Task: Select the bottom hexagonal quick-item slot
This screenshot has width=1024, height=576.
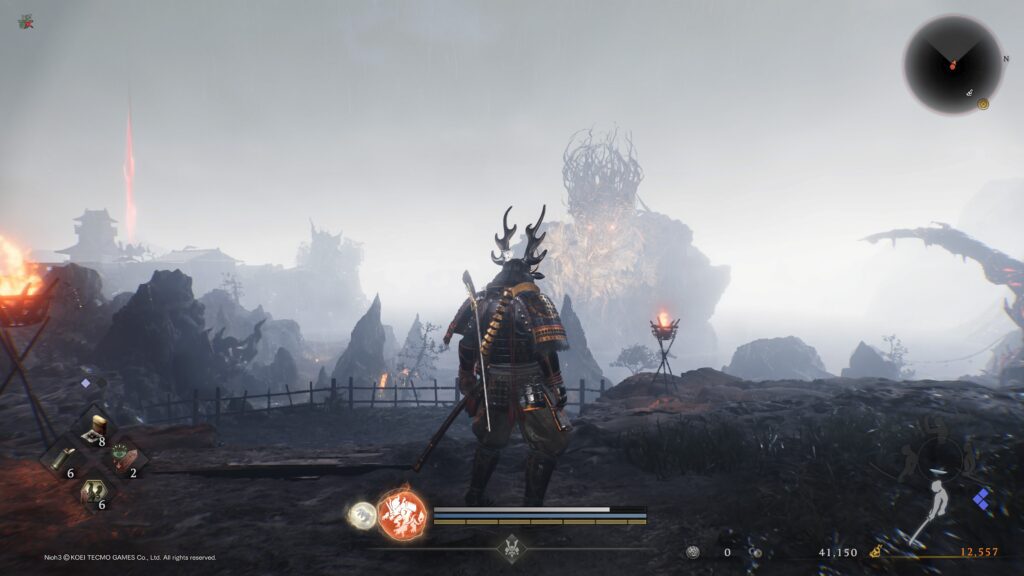Action: (94, 492)
